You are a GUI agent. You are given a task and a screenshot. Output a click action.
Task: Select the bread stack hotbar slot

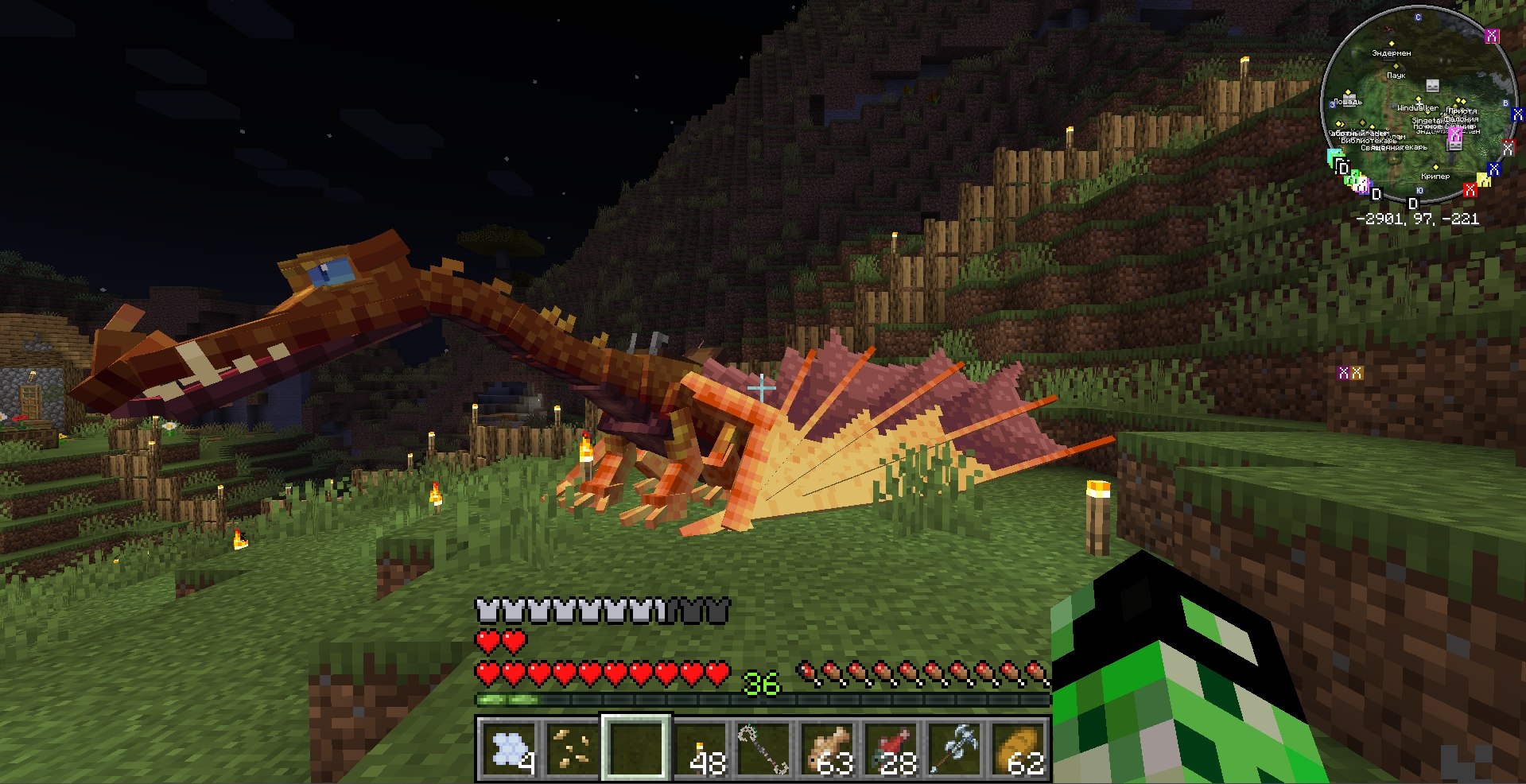pos(1019,748)
